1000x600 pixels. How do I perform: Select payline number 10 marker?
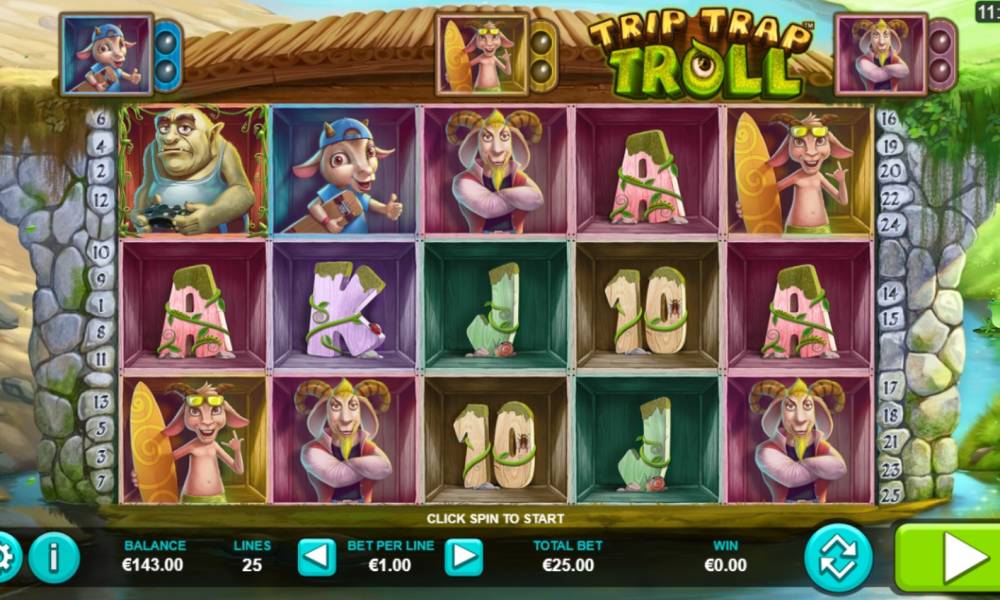click(x=102, y=251)
